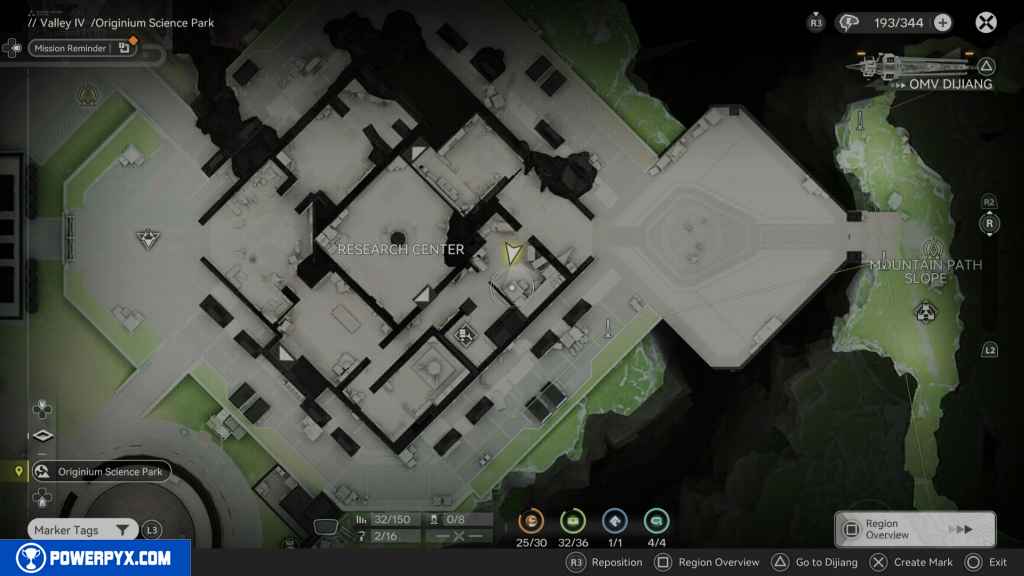Open the Marker Tags filter
Image resolution: width=1024 pixels, height=576 pixels.
(x=83, y=530)
